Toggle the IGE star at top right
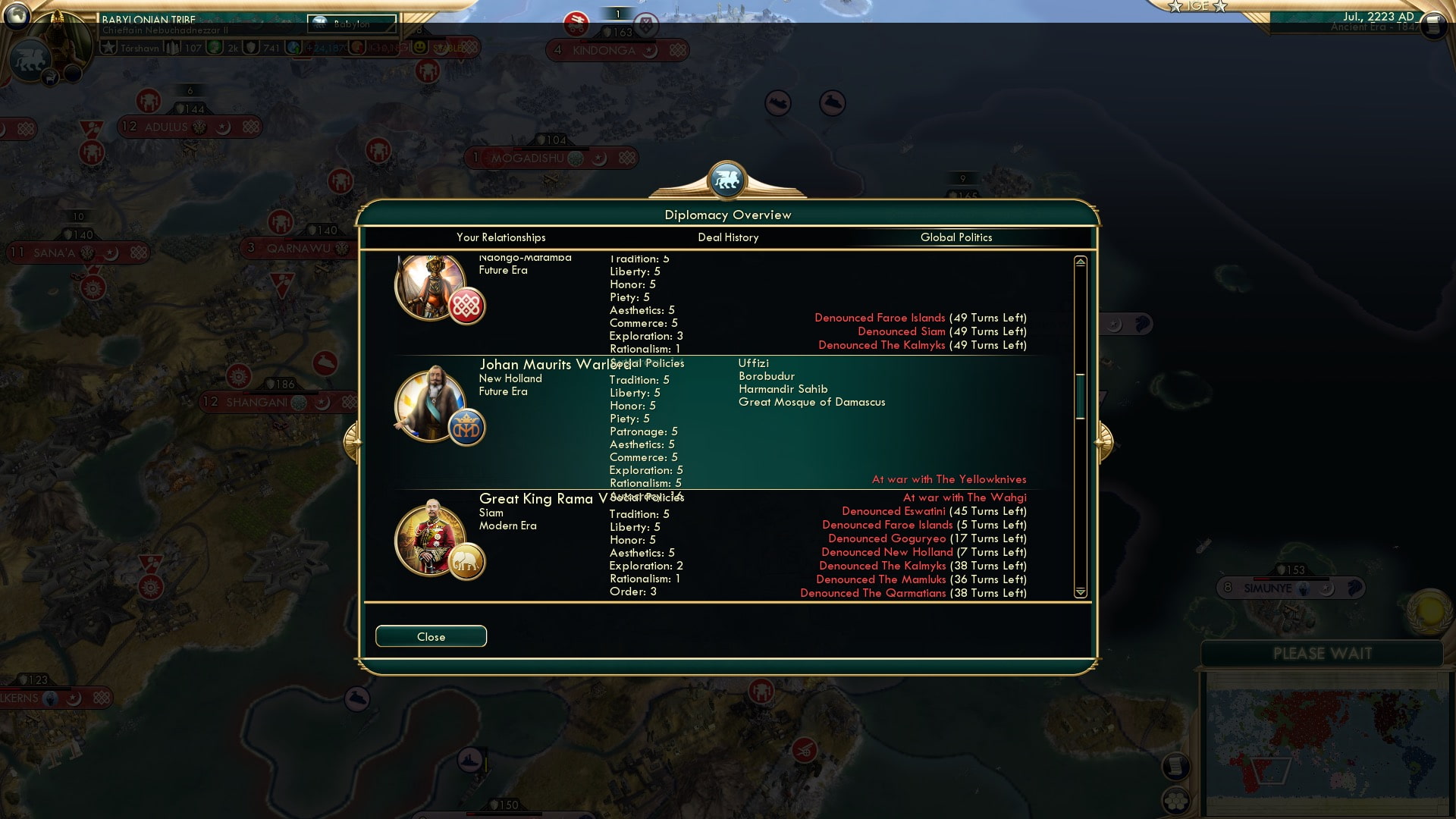Screen dimensions: 1456x819 (x=1176, y=7)
